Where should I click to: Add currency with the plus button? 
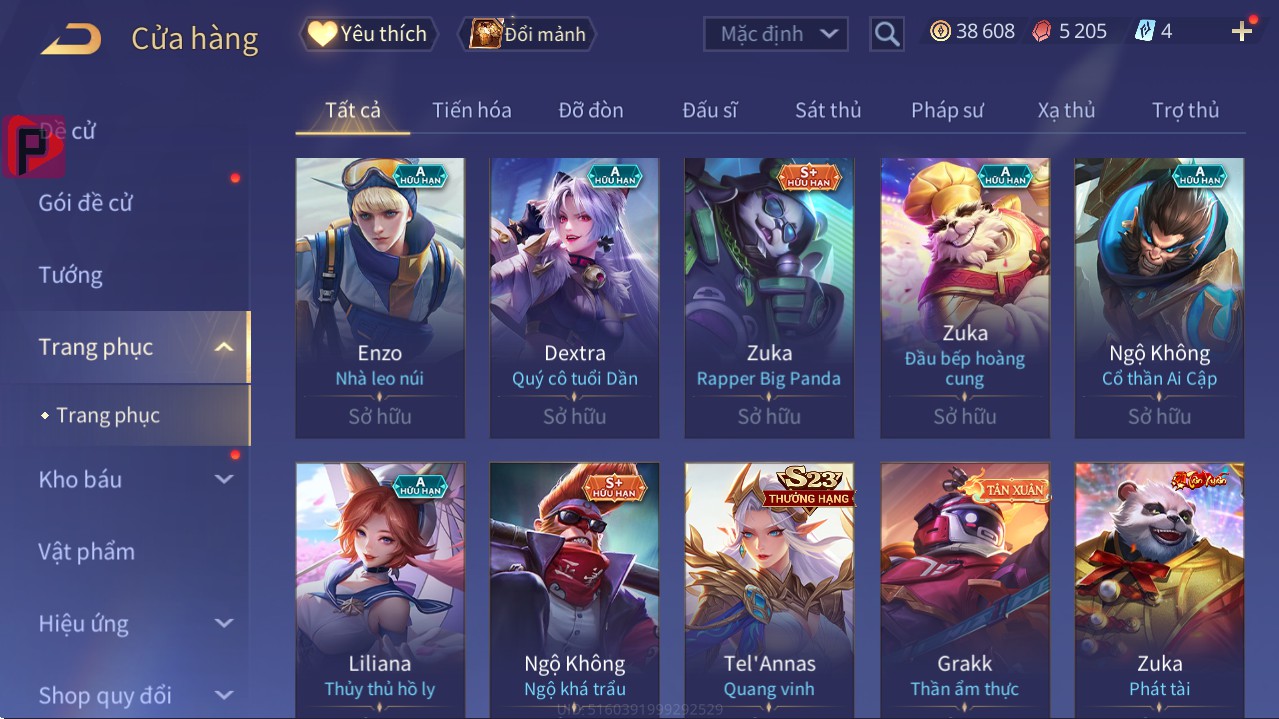[x=1242, y=32]
